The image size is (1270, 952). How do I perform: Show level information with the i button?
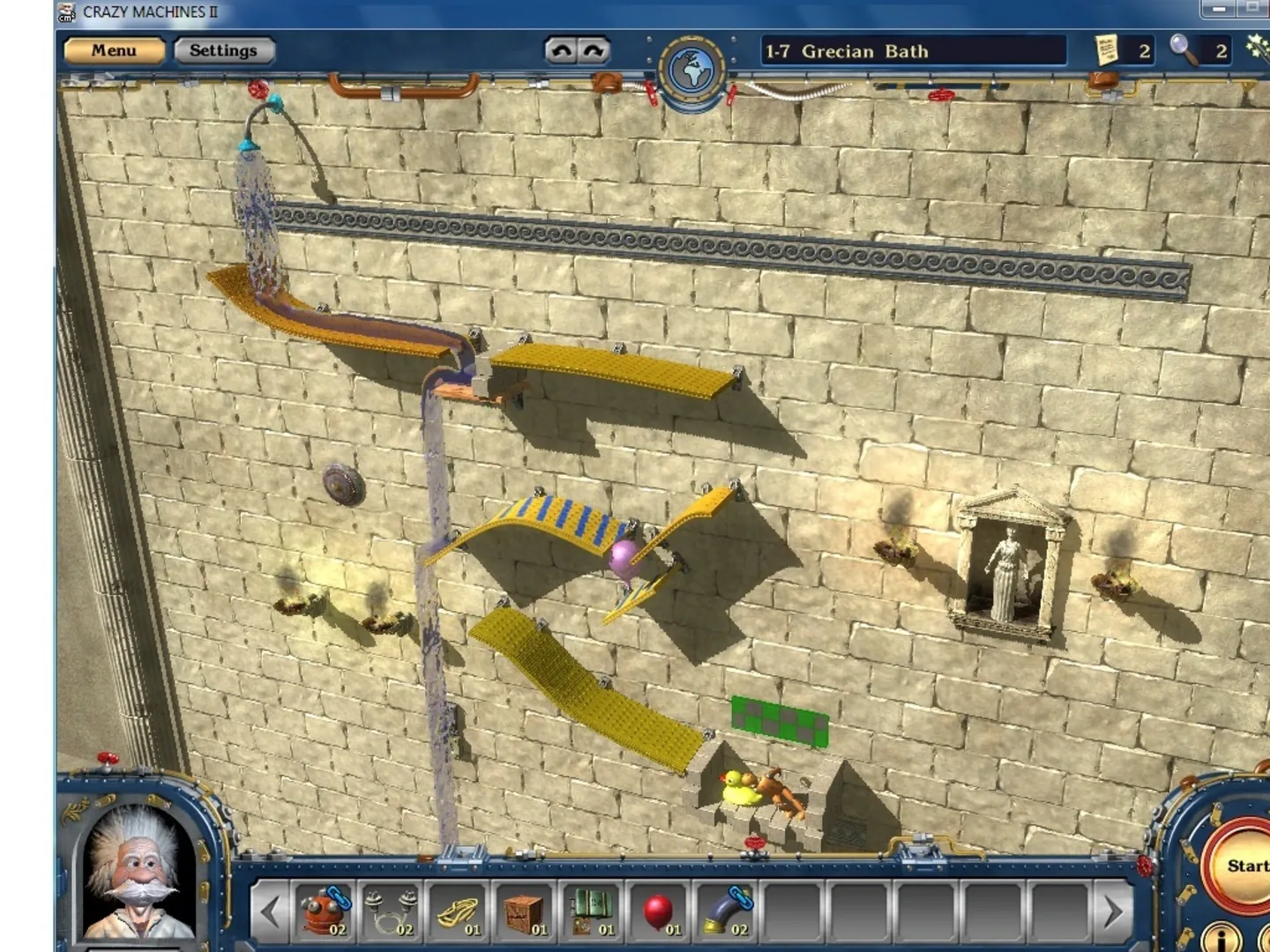click(1221, 936)
